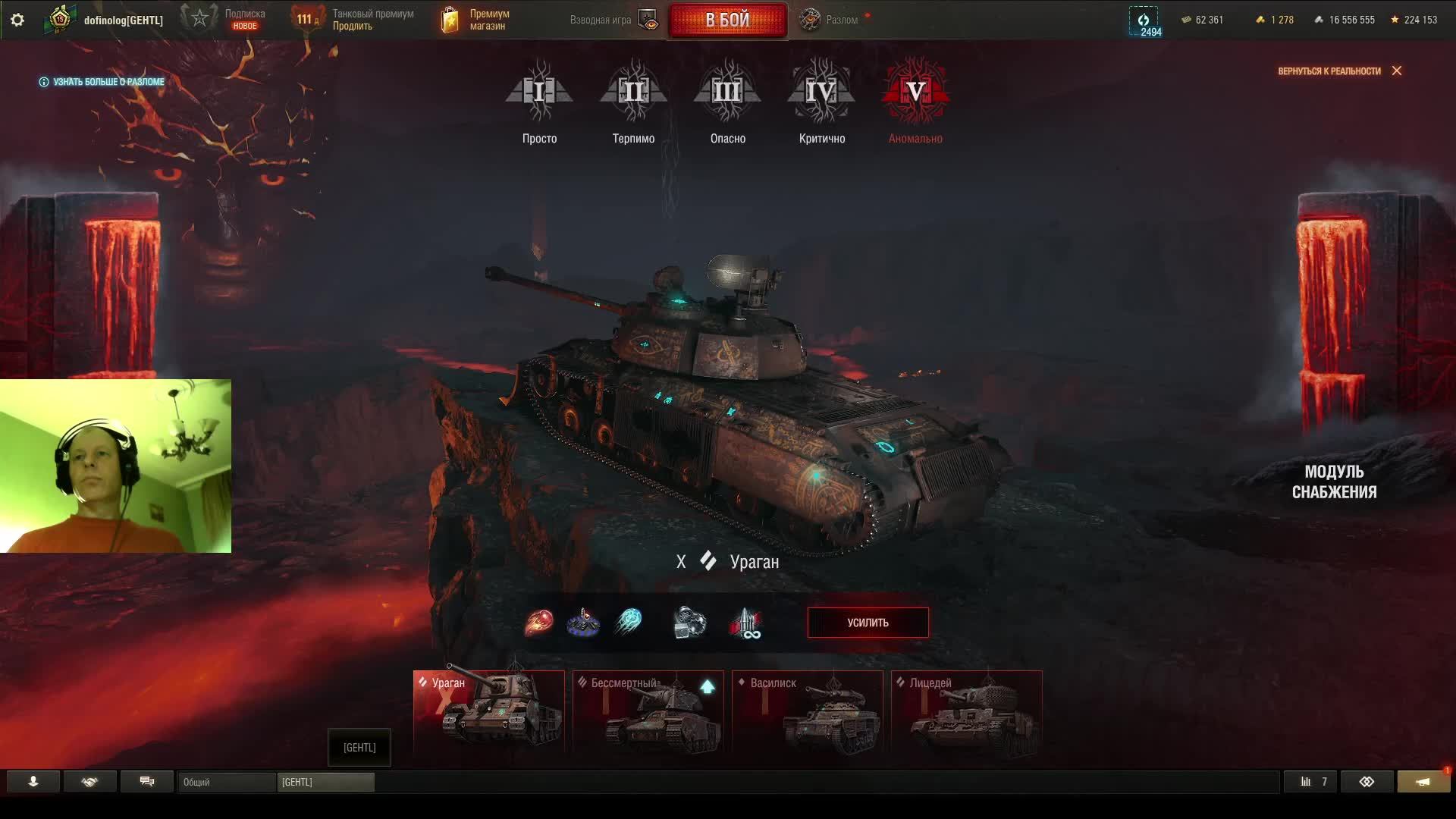Open the settings gear menu
The image size is (1456, 819).
[17, 20]
